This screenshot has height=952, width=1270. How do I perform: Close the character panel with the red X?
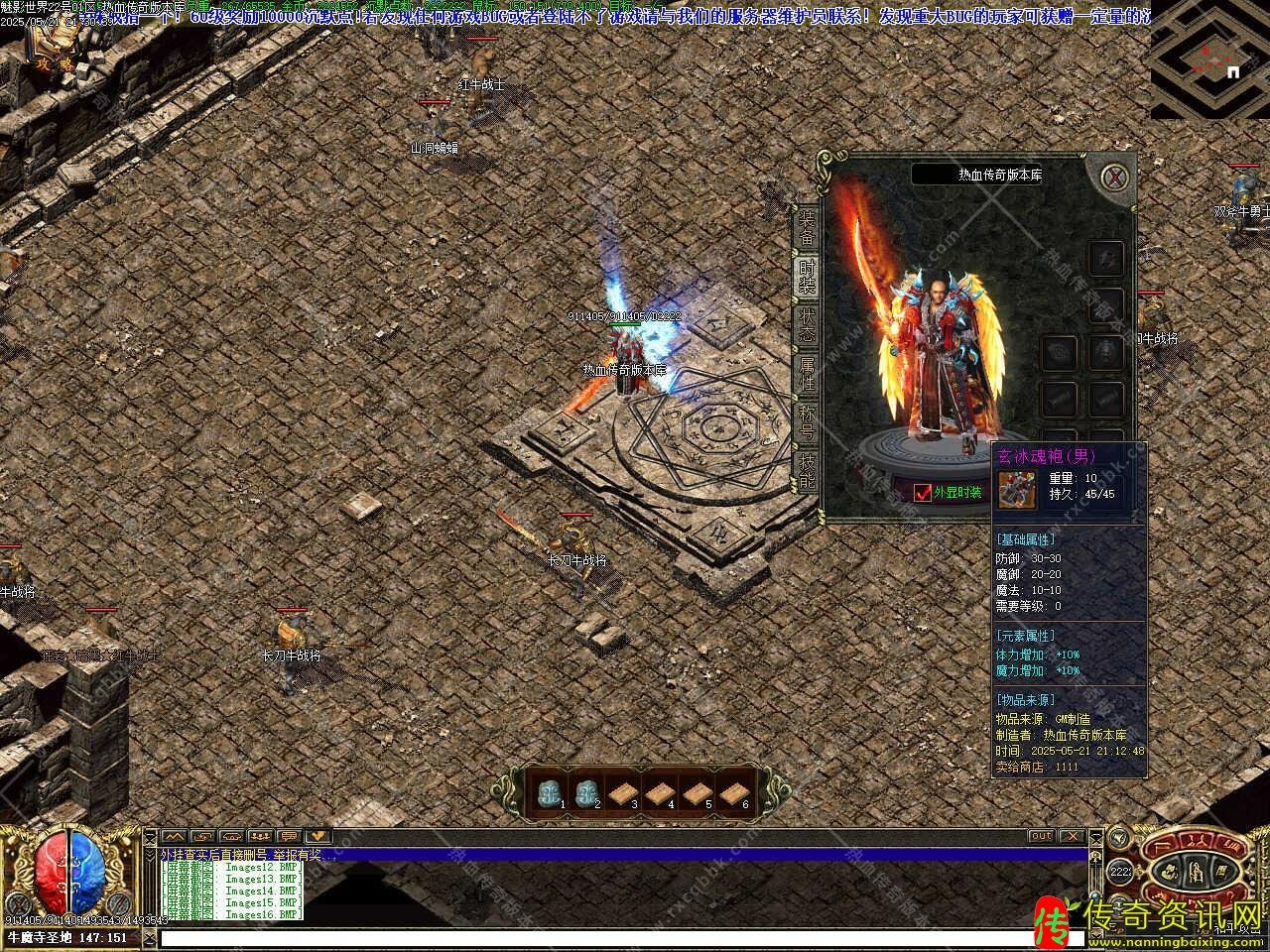[x=1117, y=178]
